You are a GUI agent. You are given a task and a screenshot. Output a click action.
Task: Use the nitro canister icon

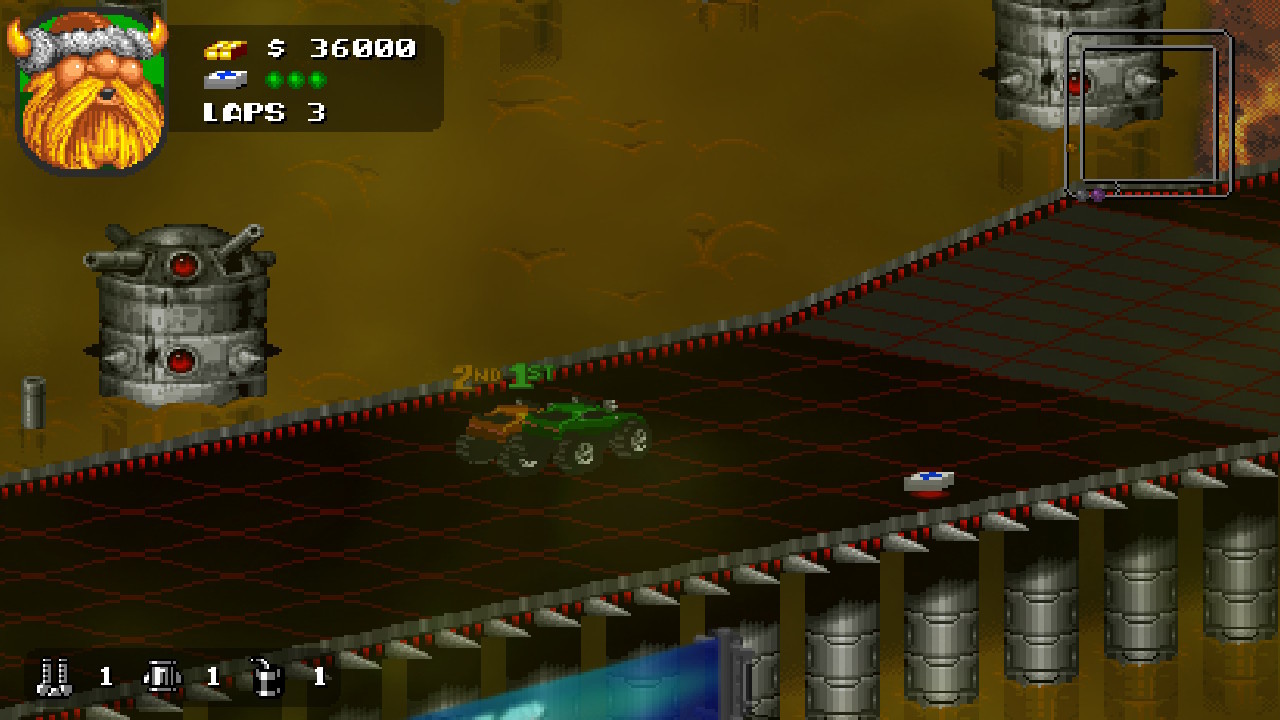(x=267, y=678)
